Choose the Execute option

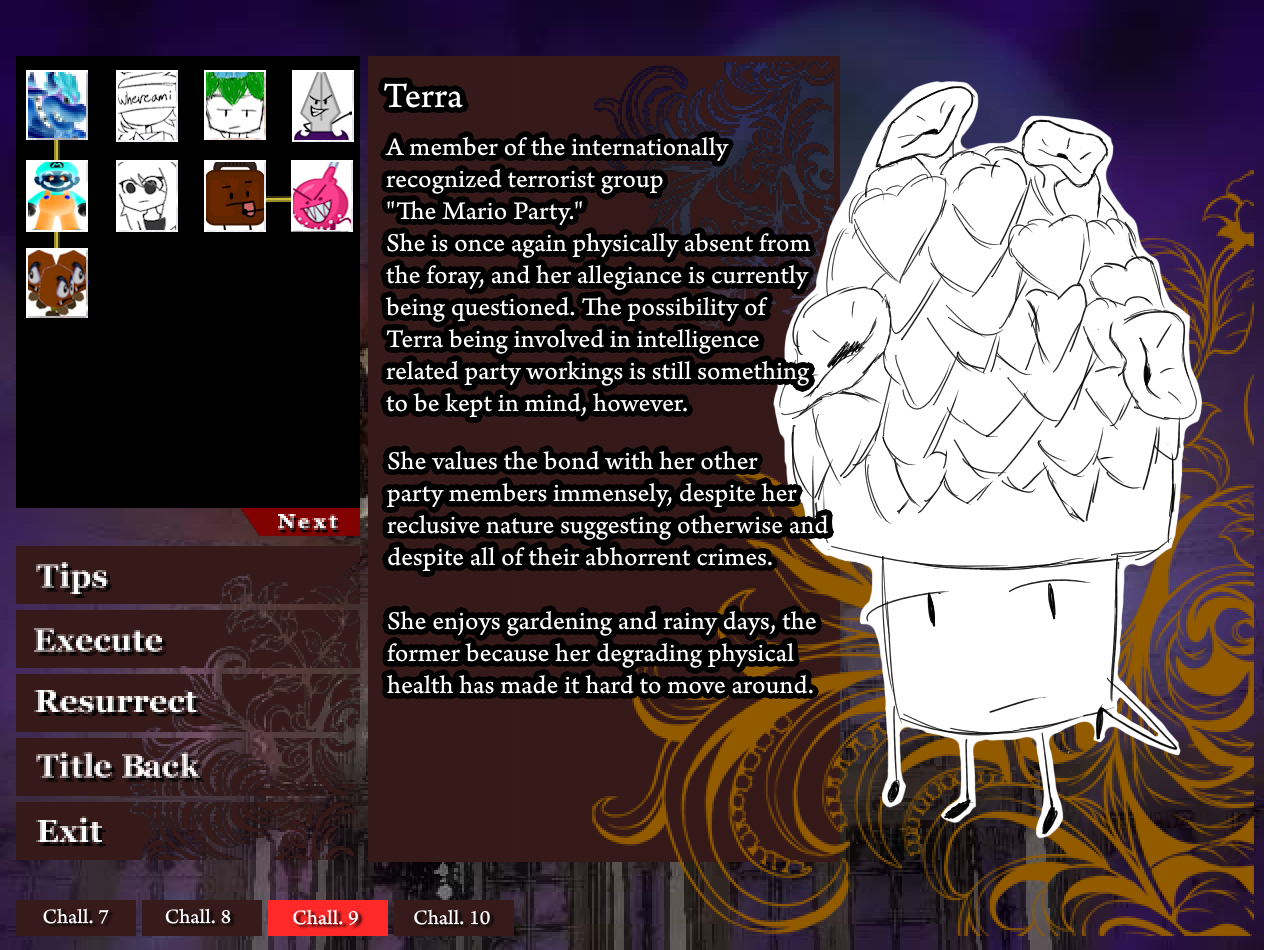(99, 641)
